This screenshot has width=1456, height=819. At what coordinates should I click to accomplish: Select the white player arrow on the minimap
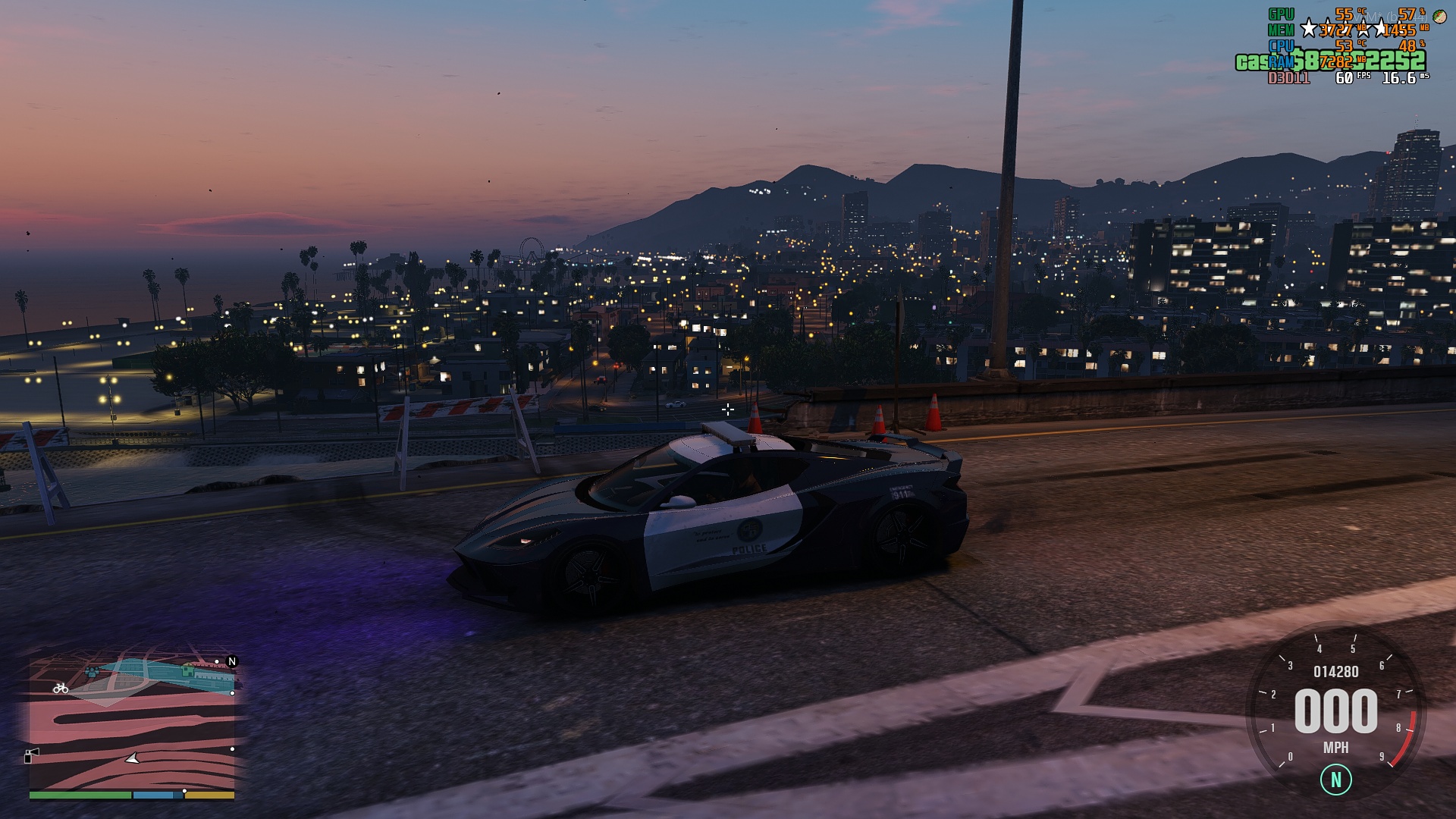click(132, 759)
